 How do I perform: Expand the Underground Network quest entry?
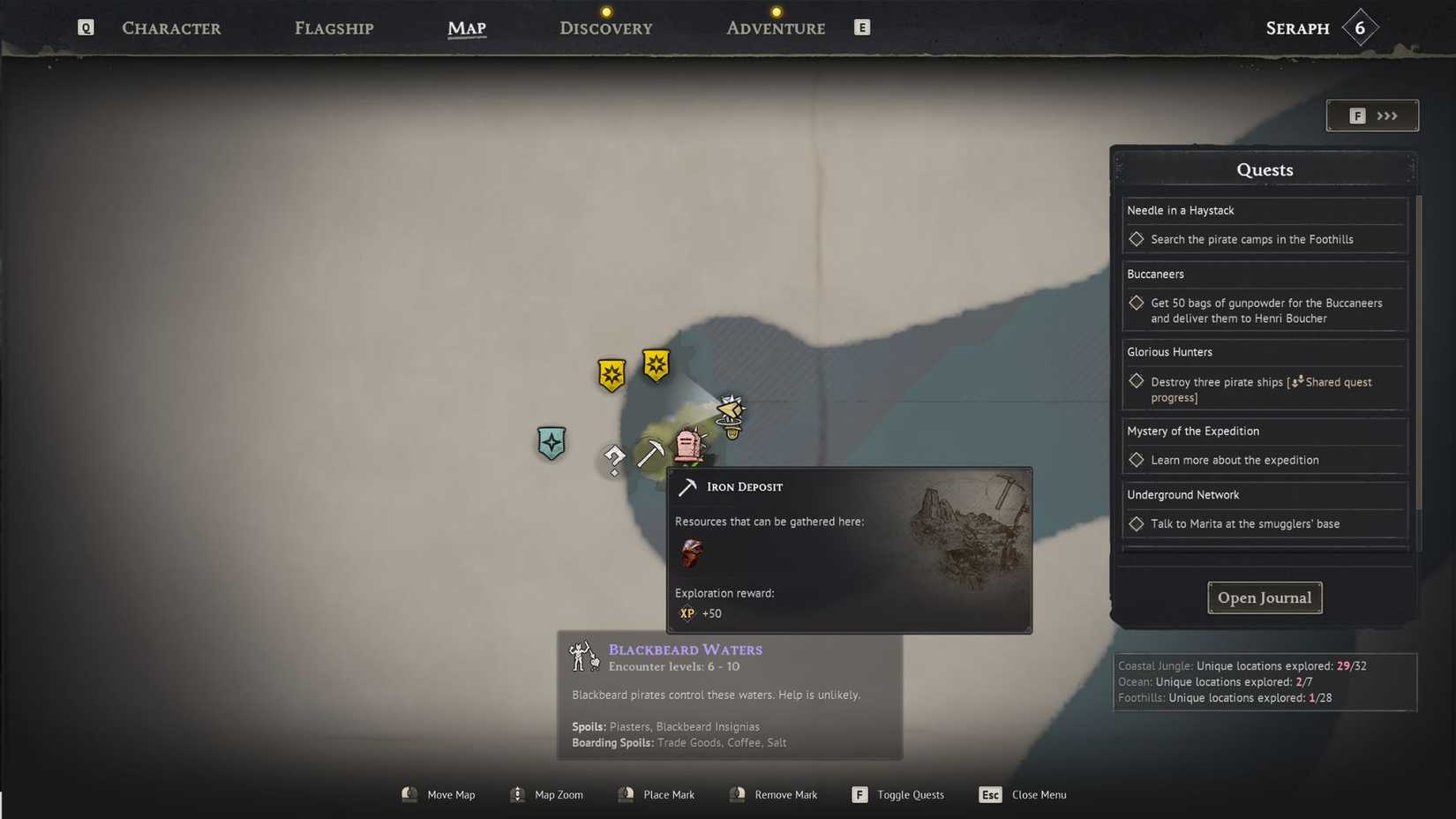(x=1183, y=494)
